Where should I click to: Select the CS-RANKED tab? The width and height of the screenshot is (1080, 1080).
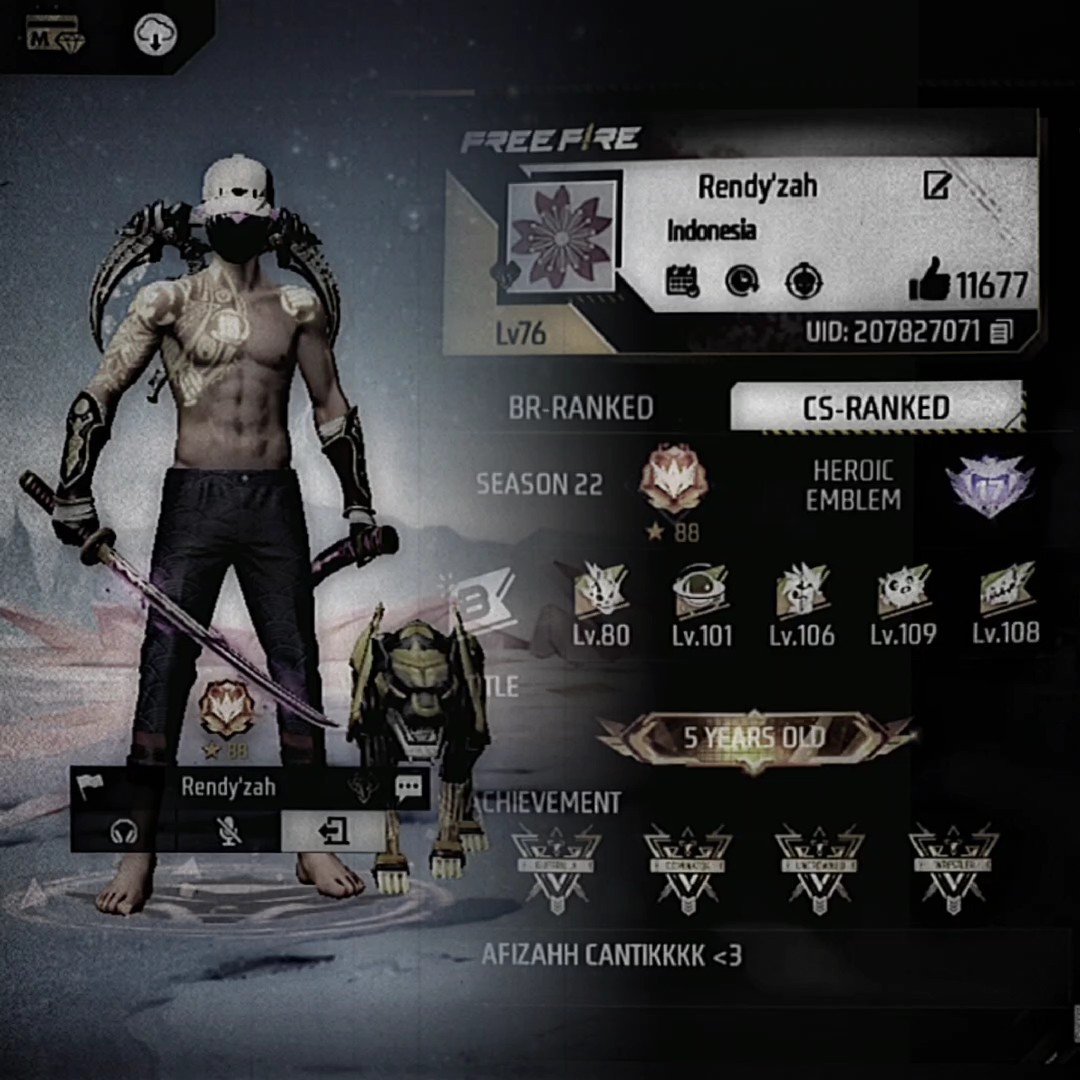876,407
